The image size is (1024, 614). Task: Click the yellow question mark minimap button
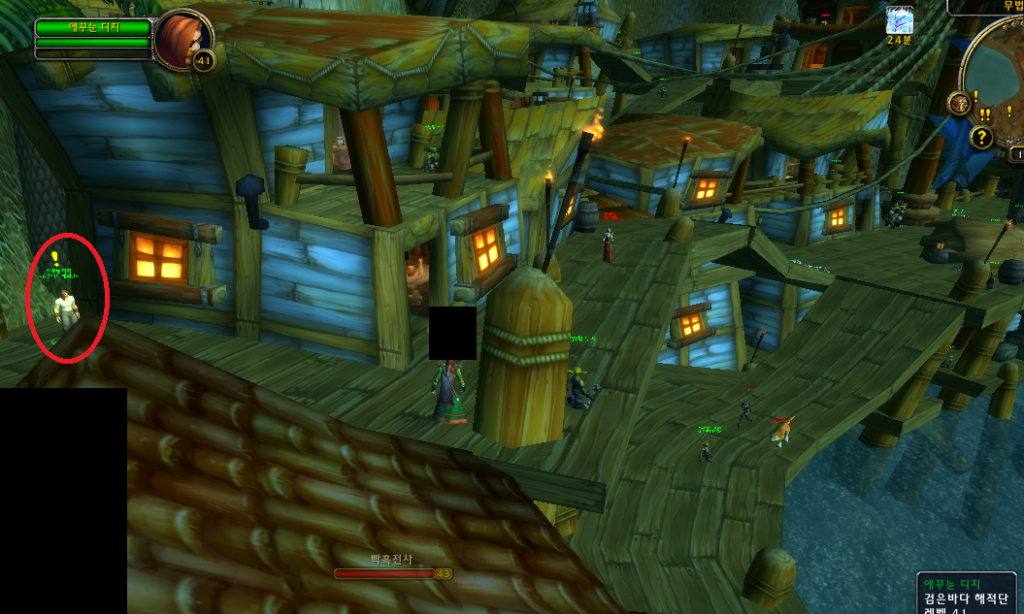(x=982, y=137)
